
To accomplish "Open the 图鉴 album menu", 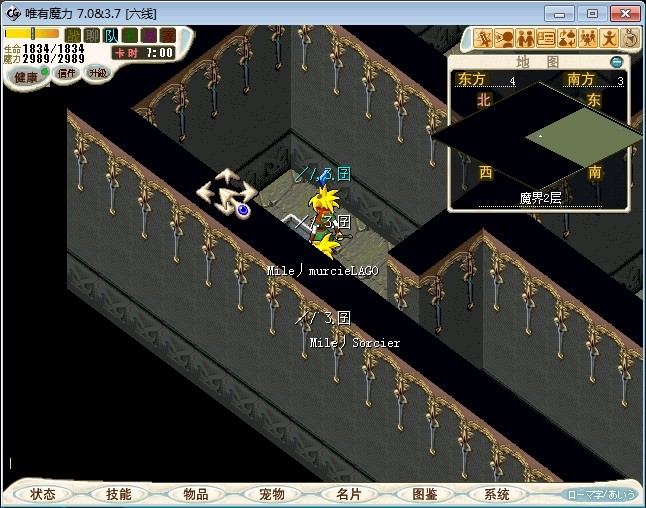I will point(424,494).
